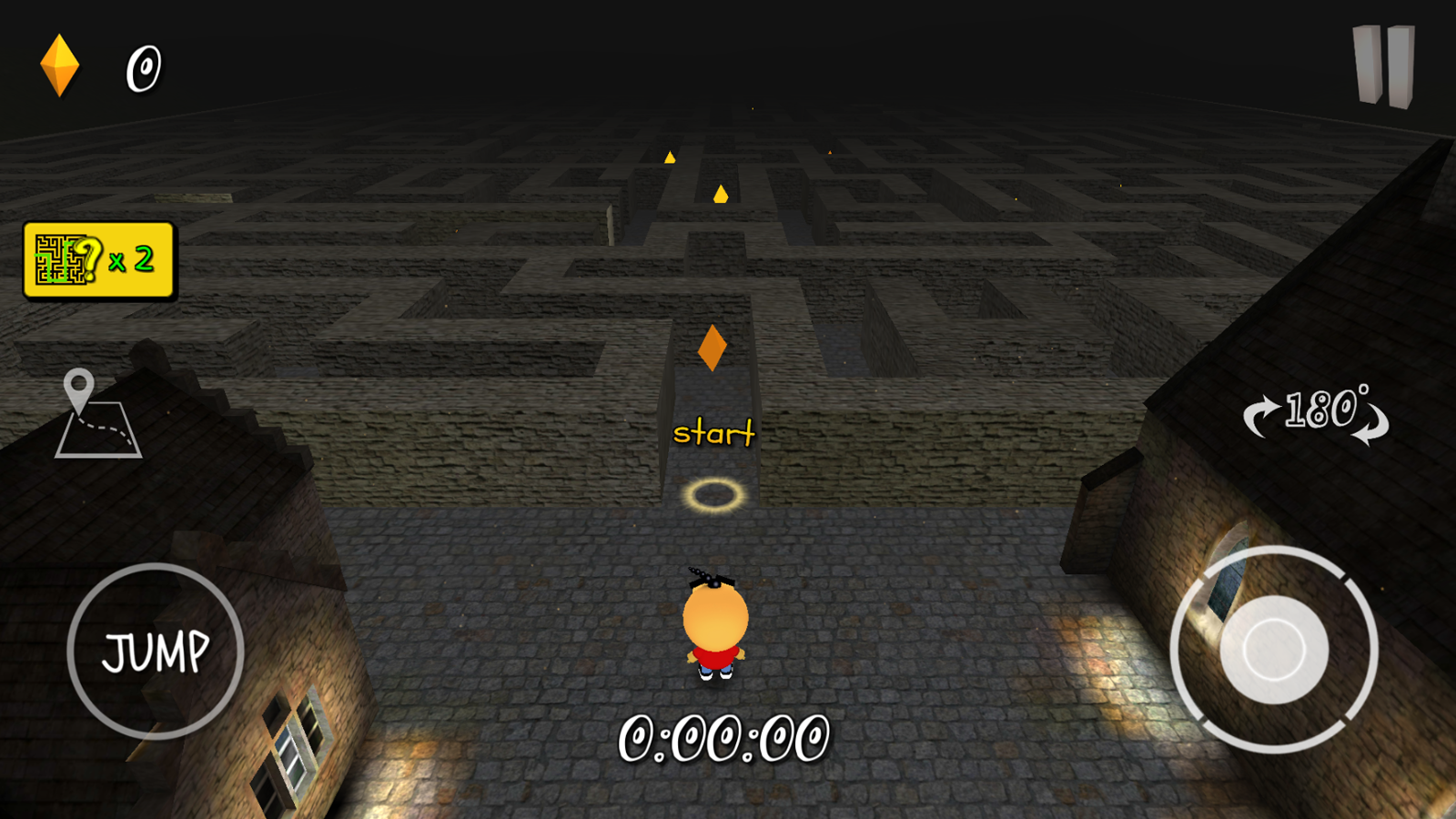This screenshot has height=819, width=1456.
Task: Activate the 180 degree camera turn icon
Action: tap(1317, 414)
